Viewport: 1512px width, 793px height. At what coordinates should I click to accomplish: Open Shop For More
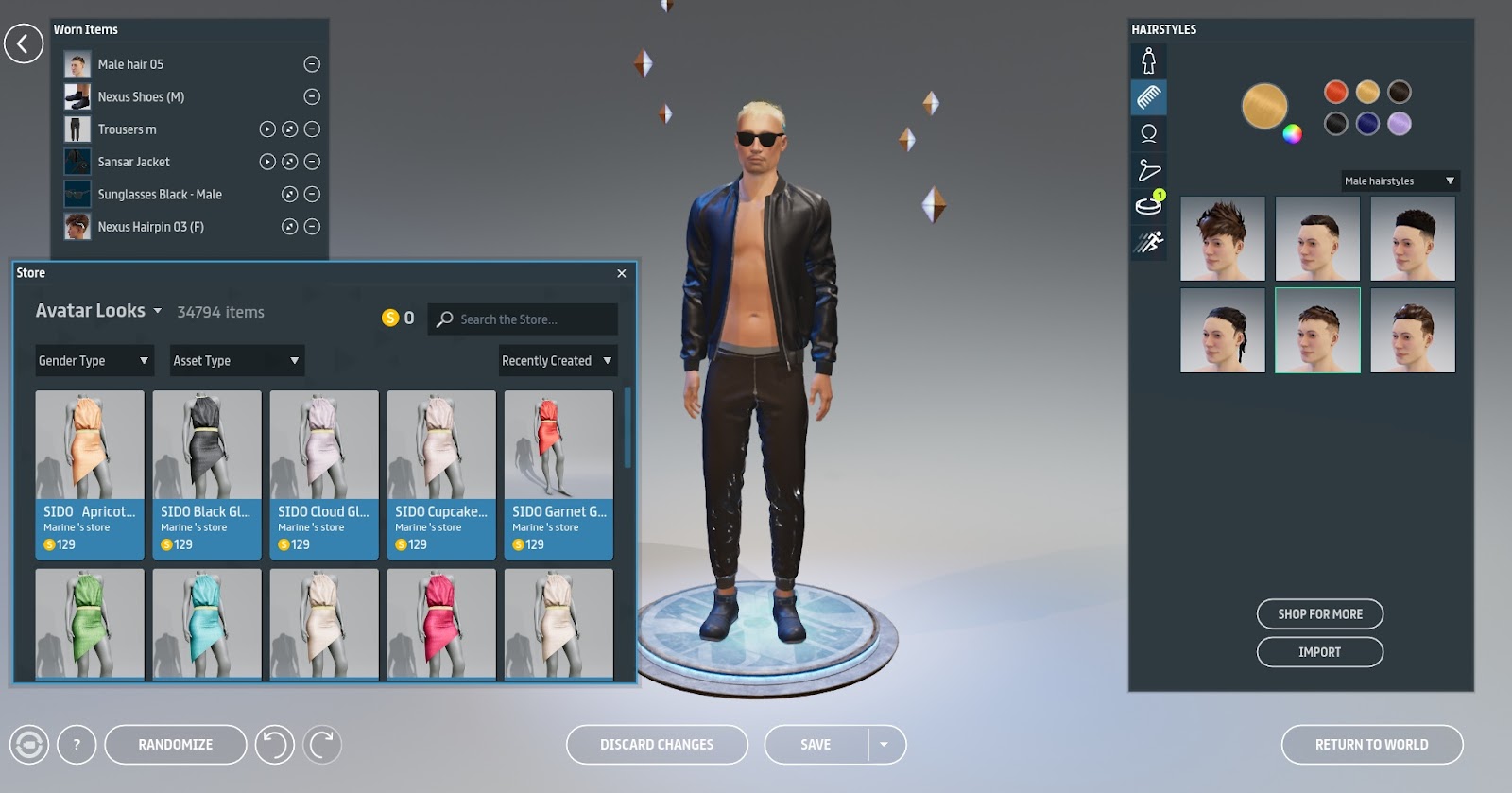[1319, 614]
